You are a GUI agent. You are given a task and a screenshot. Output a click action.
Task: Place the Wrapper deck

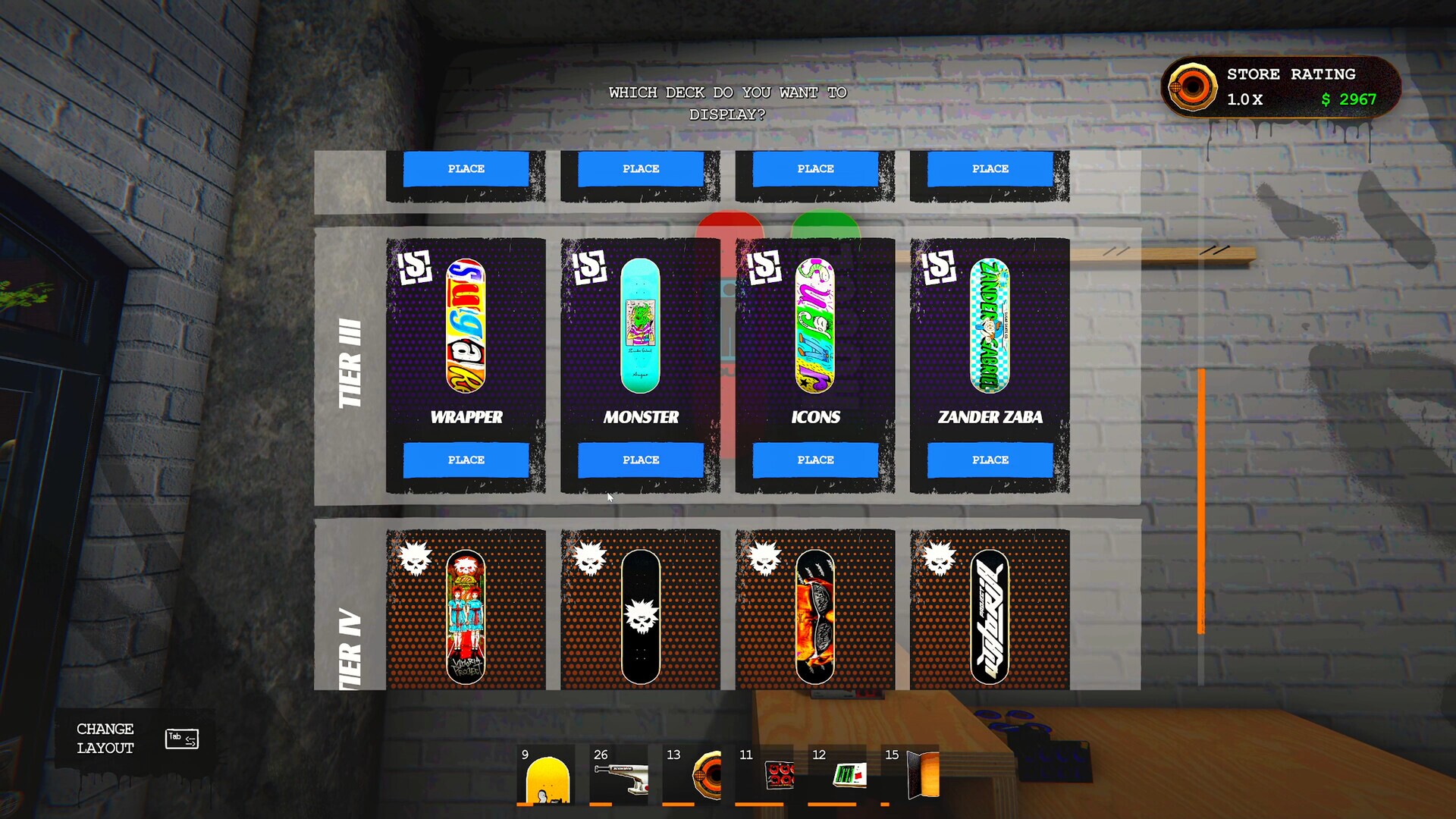click(466, 460)
